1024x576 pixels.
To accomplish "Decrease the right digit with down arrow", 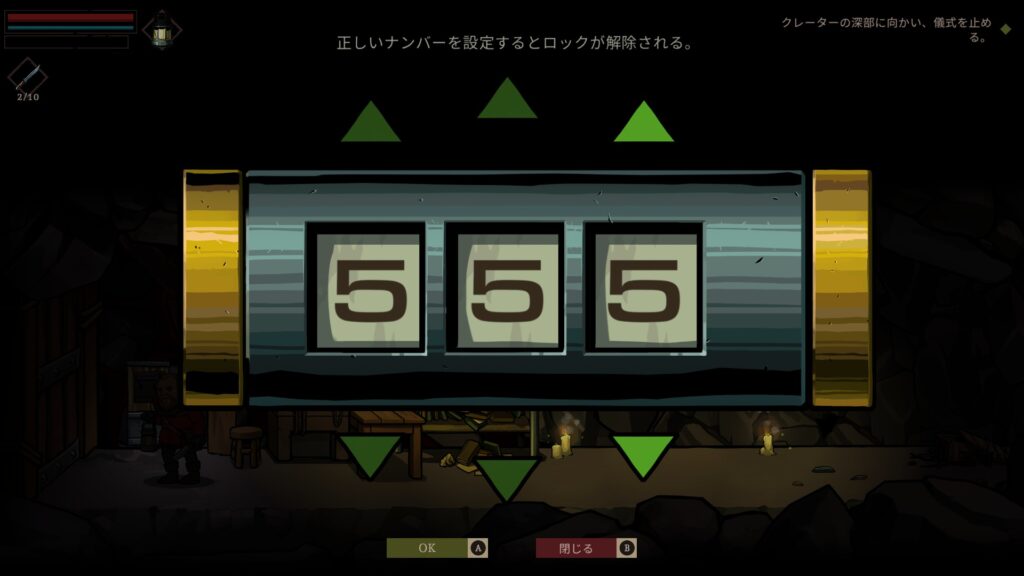I will point(643,455).
